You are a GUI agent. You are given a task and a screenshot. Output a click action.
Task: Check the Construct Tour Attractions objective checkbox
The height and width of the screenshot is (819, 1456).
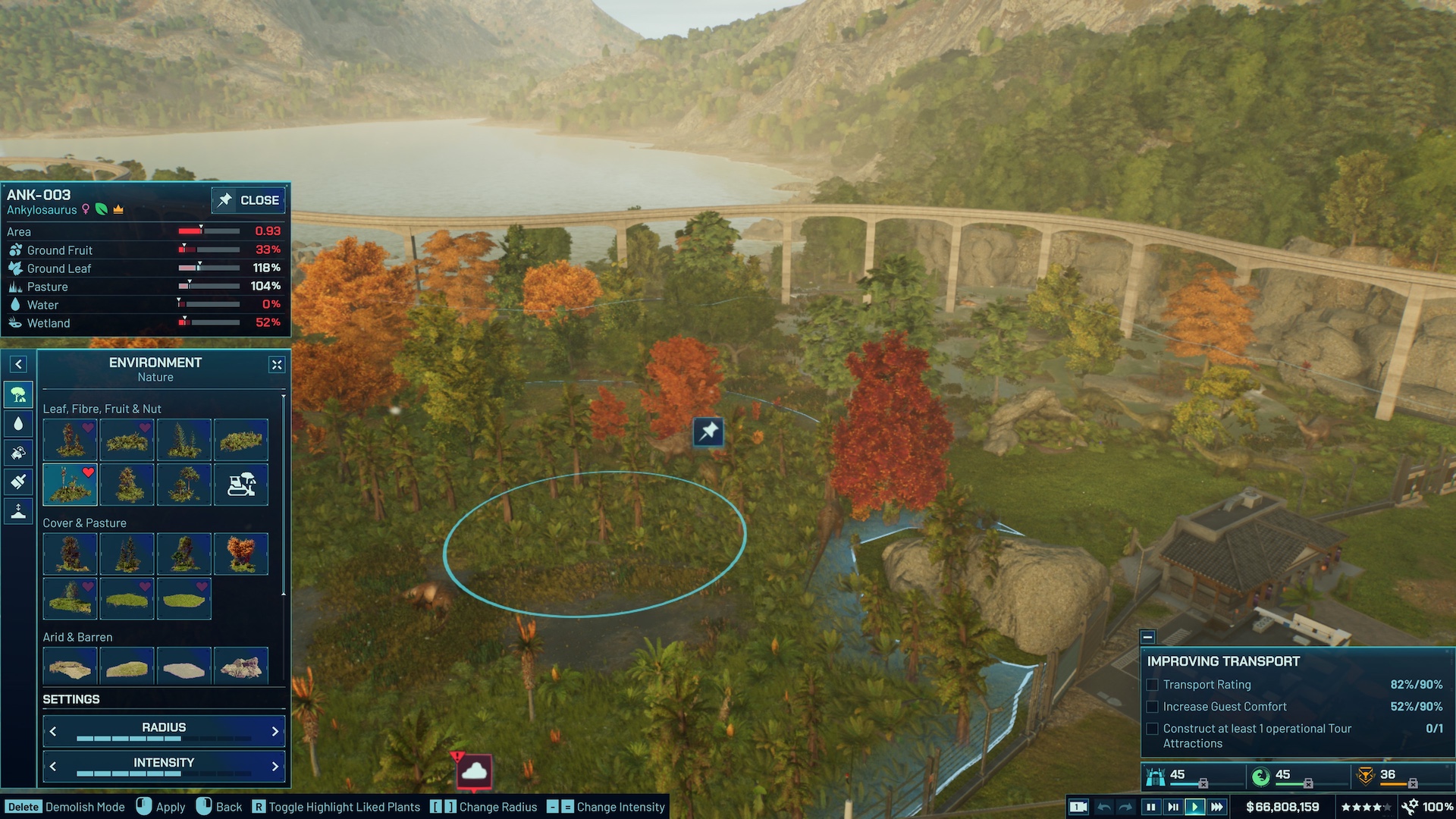1153,729
